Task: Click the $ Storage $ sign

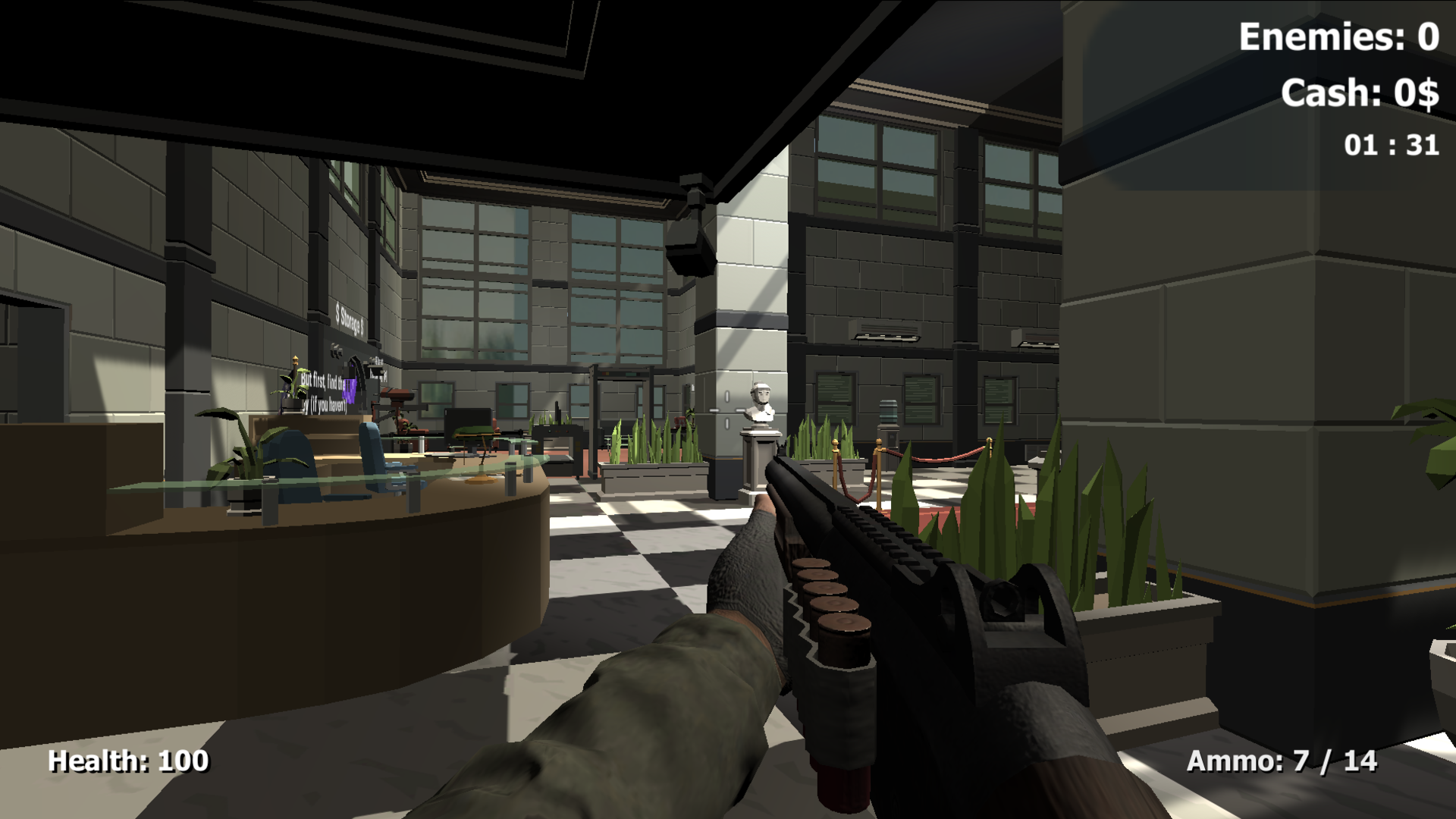Action: point(349,317)
